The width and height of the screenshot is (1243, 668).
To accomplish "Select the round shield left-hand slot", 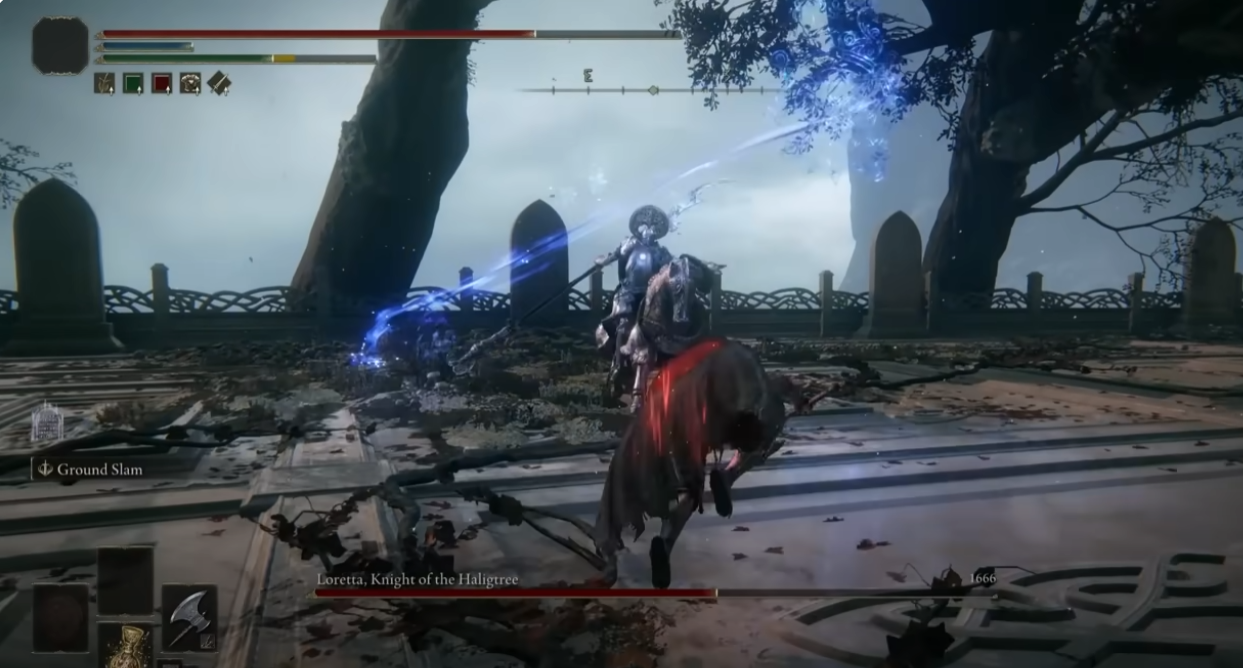I will [60, 618].
